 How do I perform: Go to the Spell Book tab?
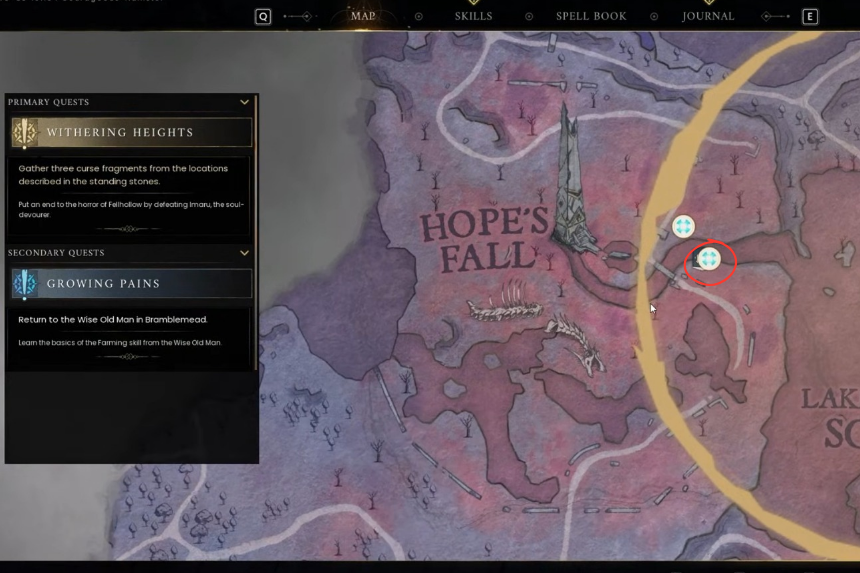point(591,16)
